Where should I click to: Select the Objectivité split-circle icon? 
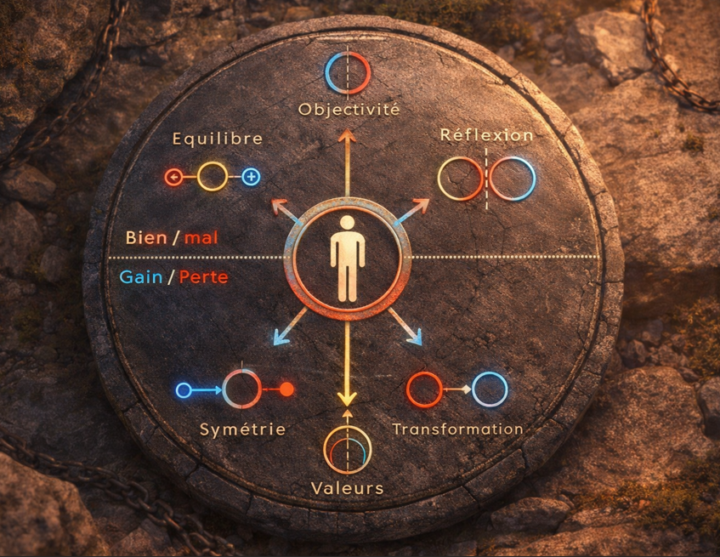[x=347, y=73]
